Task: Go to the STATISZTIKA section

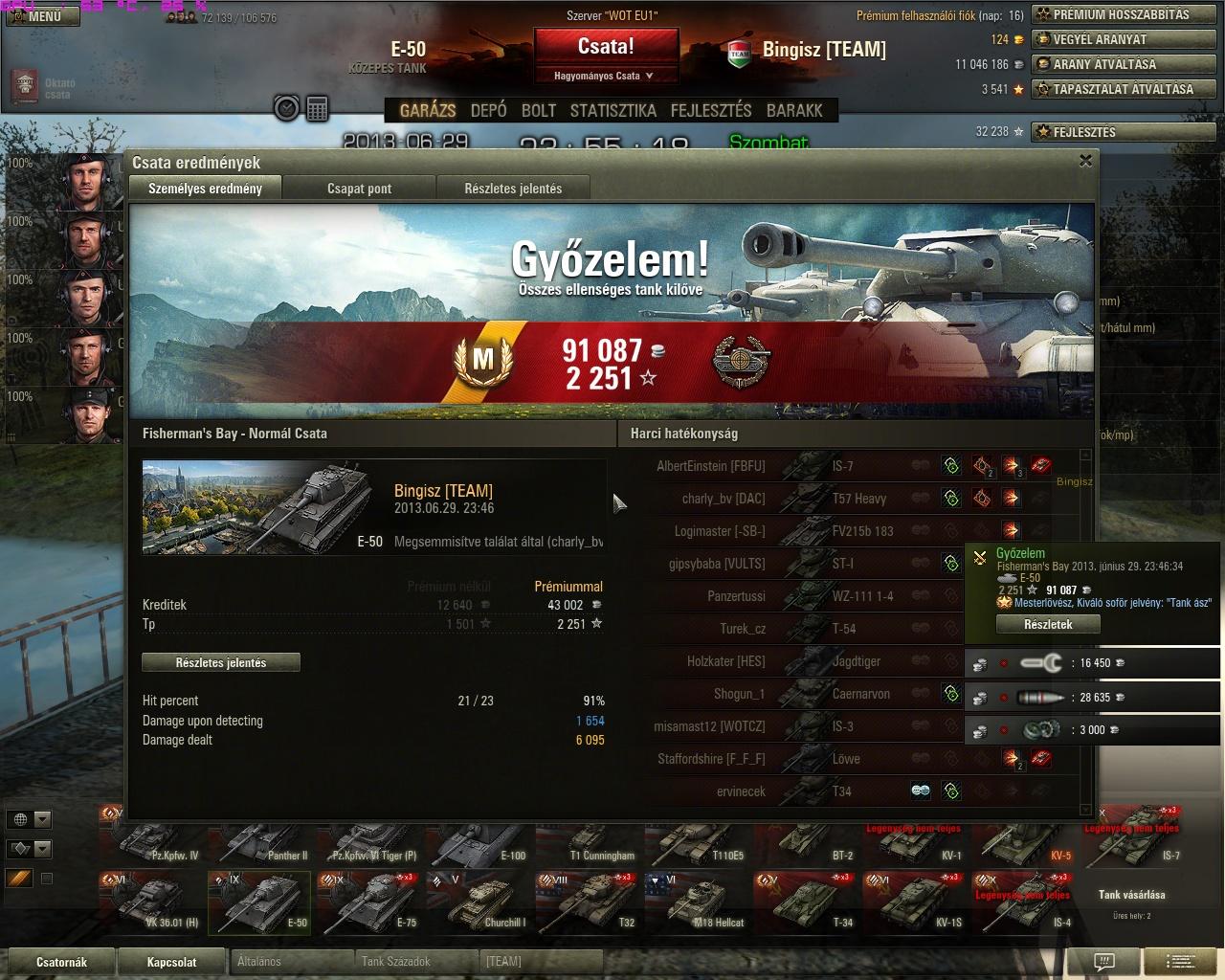Action: (612, 110)
